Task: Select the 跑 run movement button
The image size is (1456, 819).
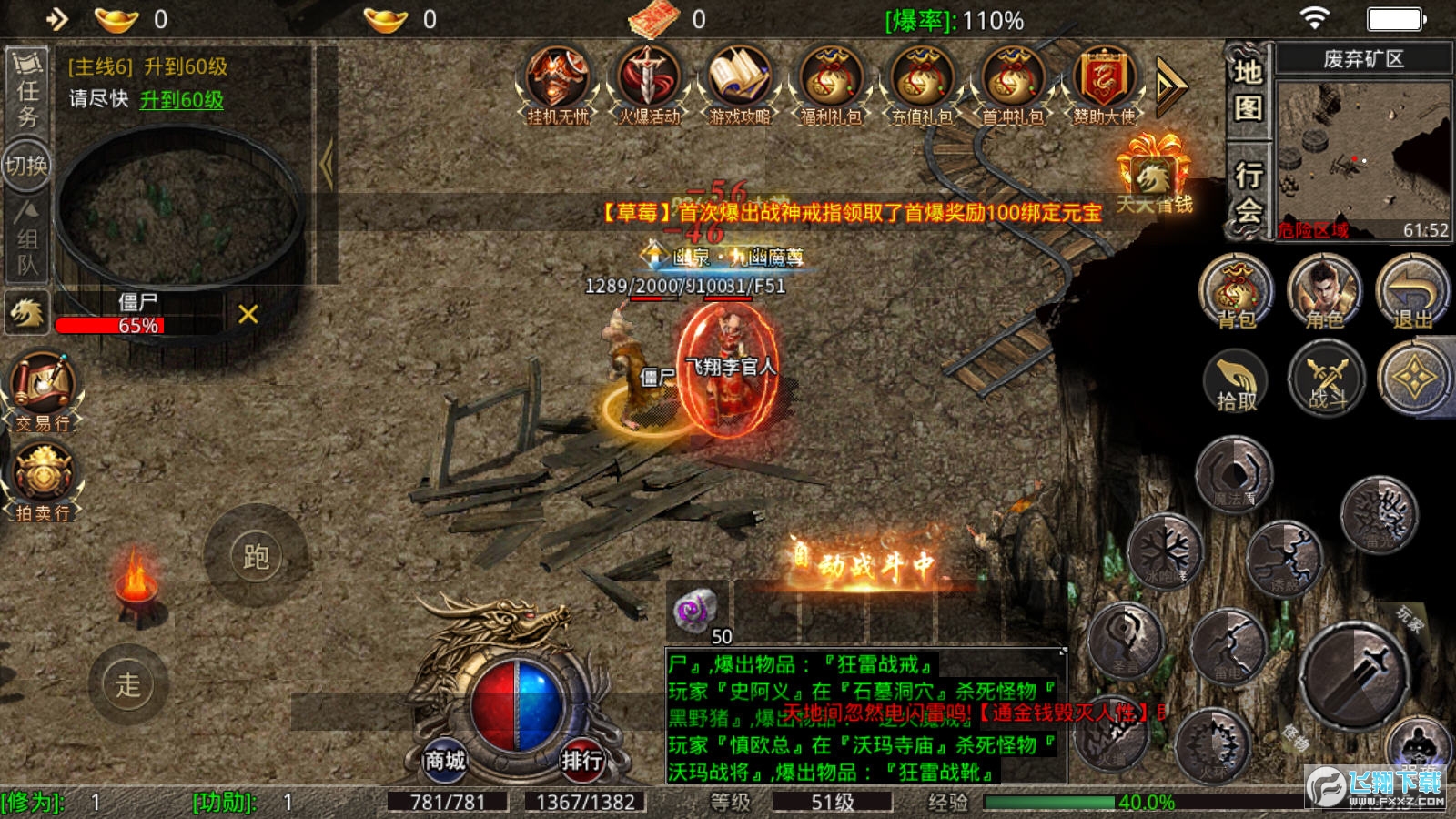Action: point(256,556)
